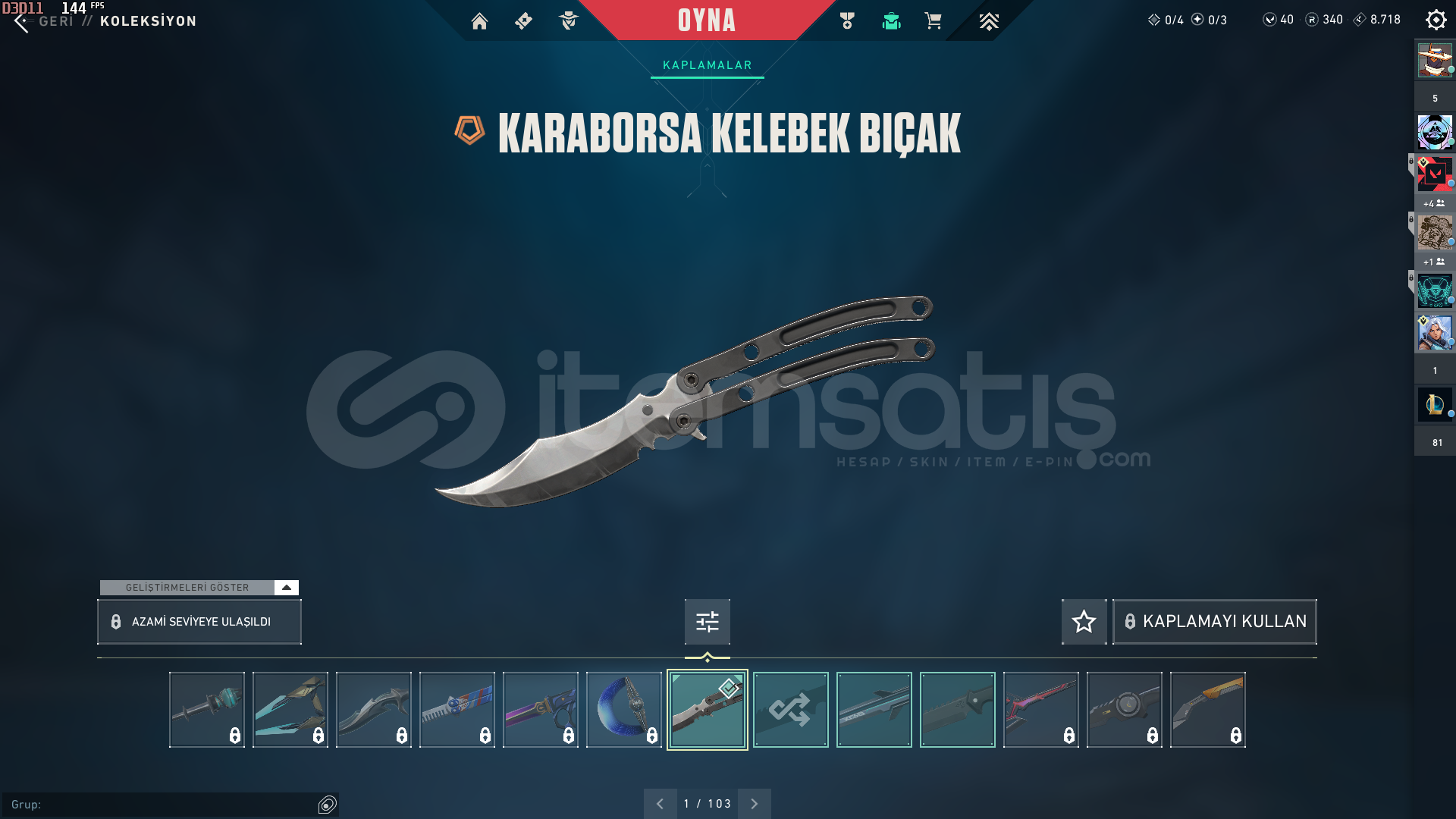This screenshot has height=819, width=1456.
Task: Open the Store shopping cart icon
Action: click(934, 21)
